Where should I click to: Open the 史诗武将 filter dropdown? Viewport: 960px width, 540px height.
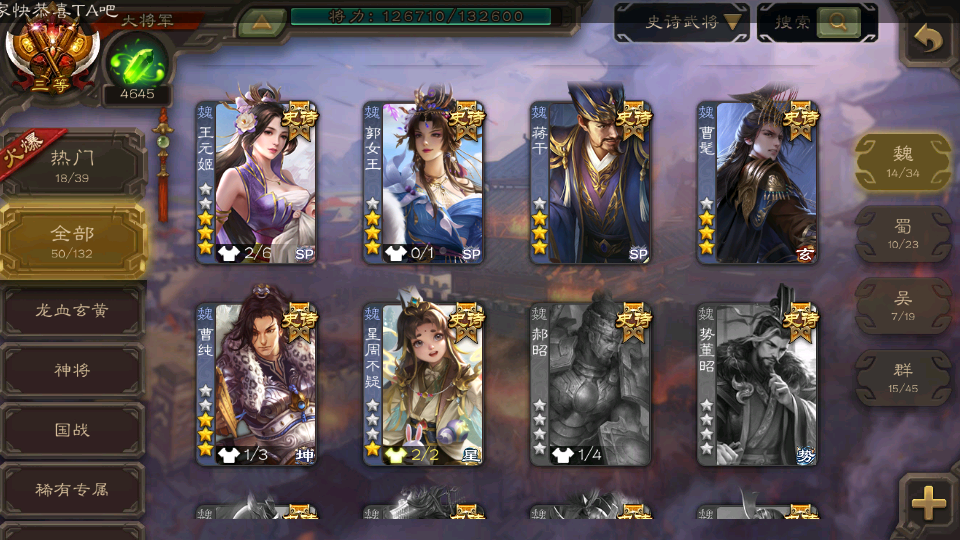pyautogui.click(x=681, y=22)
